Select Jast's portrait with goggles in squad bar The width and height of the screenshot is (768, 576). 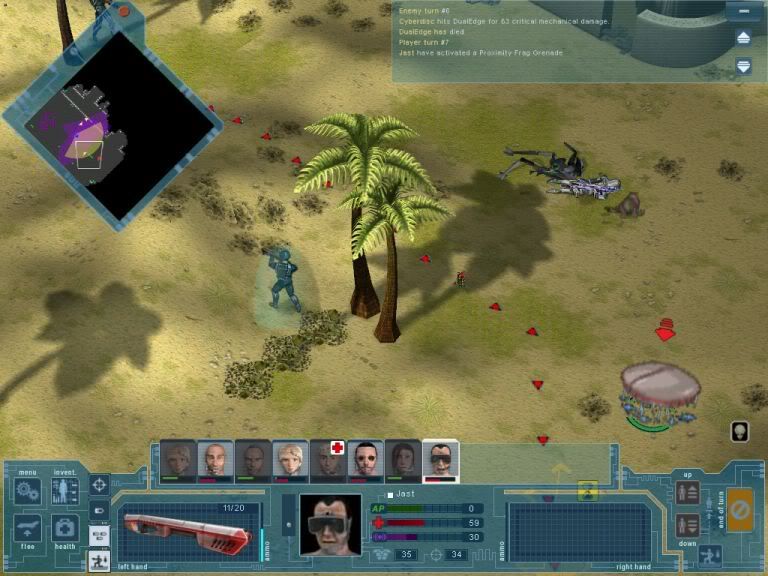tap(440, 458)
